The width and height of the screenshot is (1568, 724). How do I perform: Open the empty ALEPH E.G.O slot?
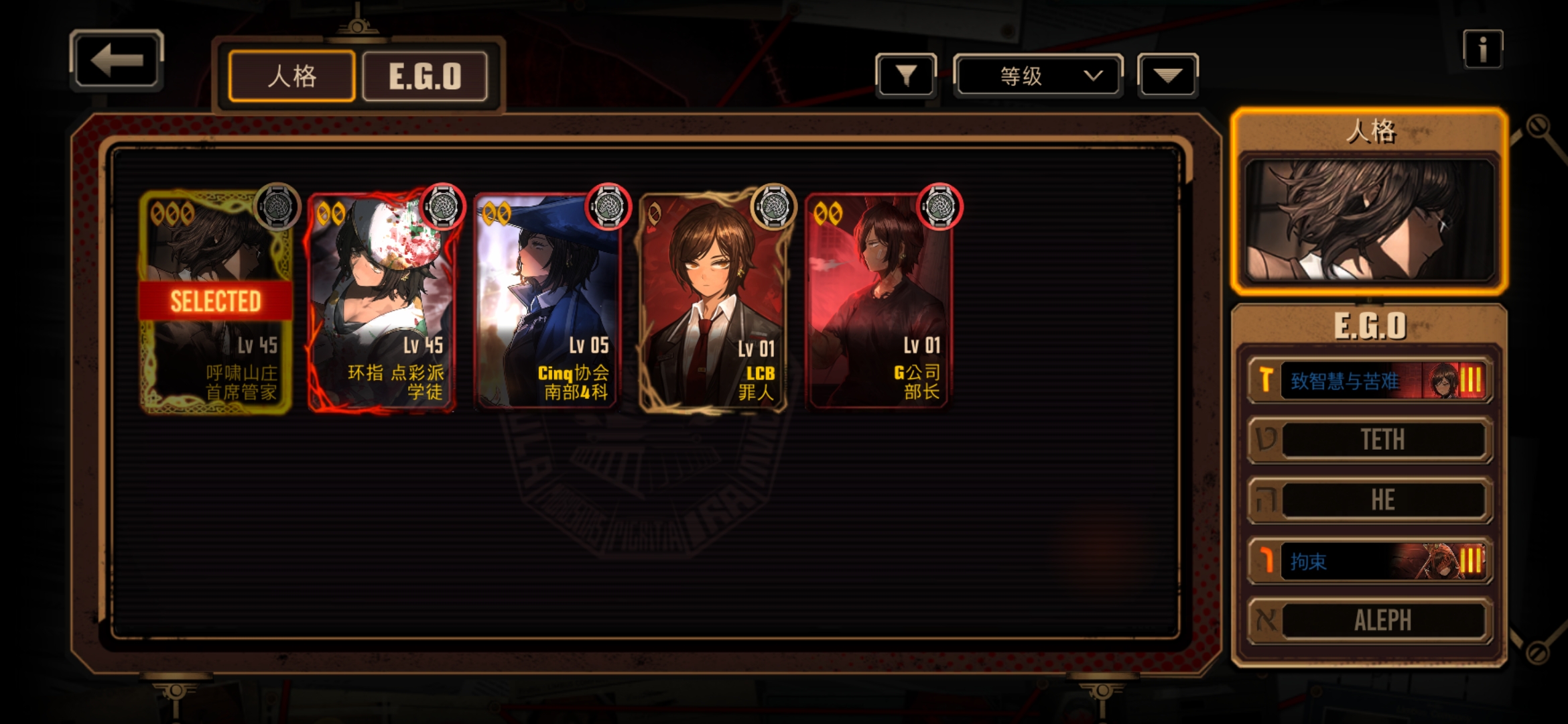pyautogui.click(x=1370, y=621)
